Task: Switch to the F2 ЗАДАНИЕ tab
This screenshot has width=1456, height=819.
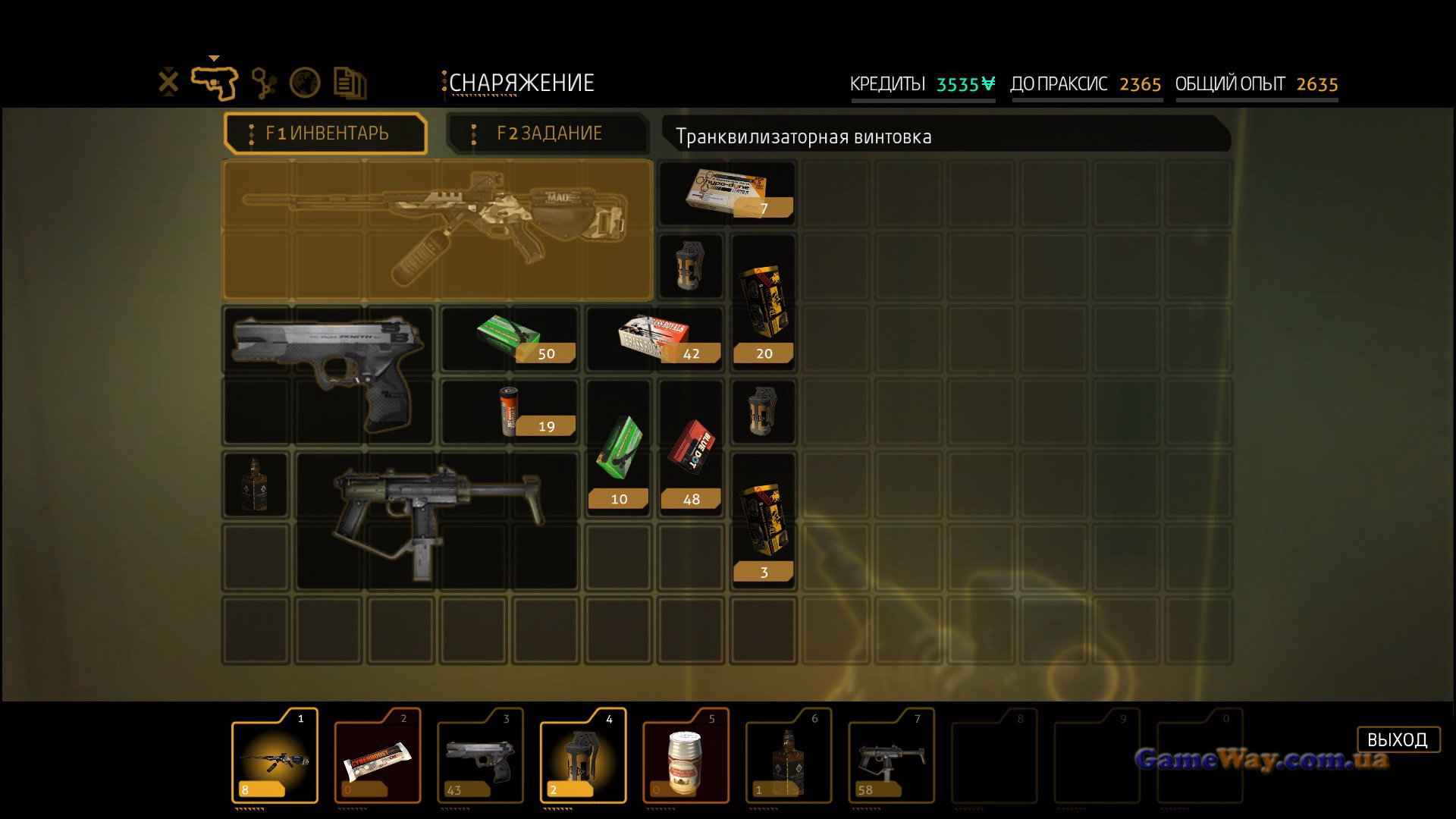Action: click(x=548, y=133)
